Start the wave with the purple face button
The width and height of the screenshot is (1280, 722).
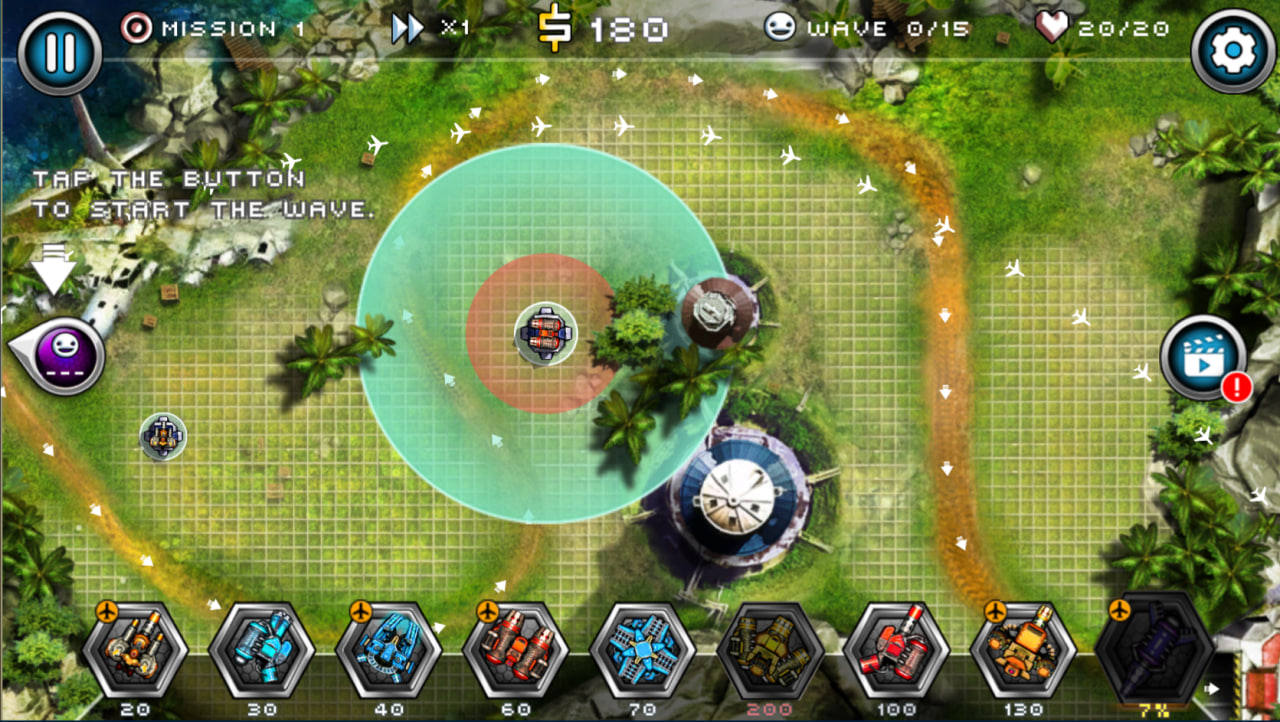66,352
